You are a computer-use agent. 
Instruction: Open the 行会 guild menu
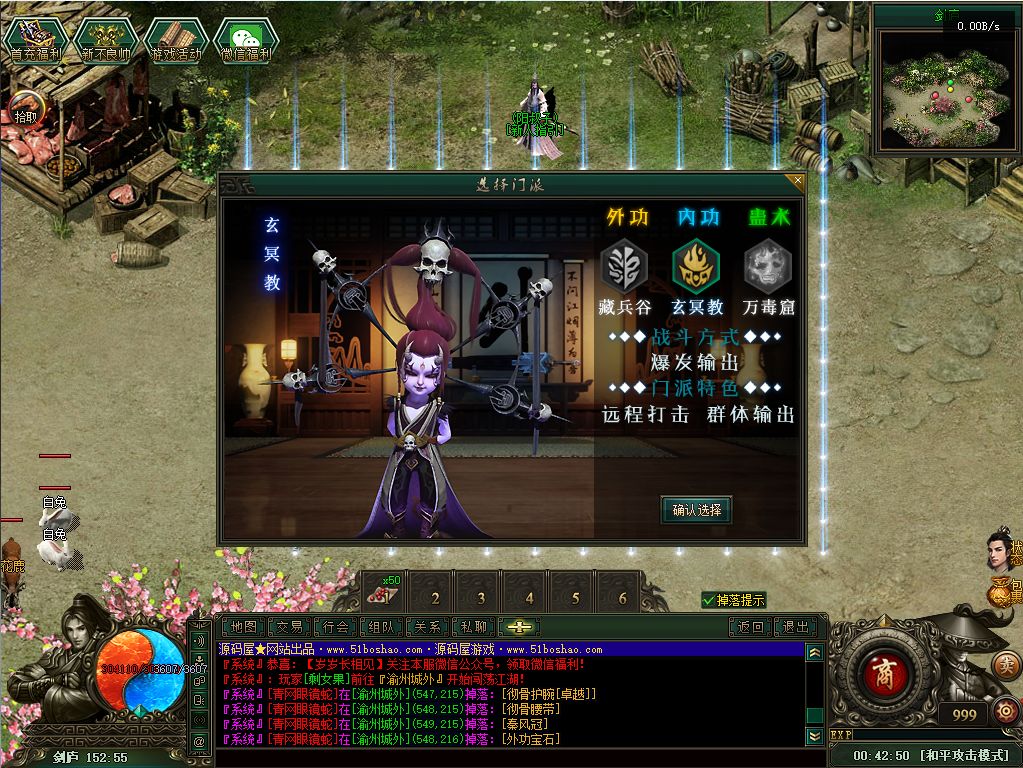click(337, 627)
